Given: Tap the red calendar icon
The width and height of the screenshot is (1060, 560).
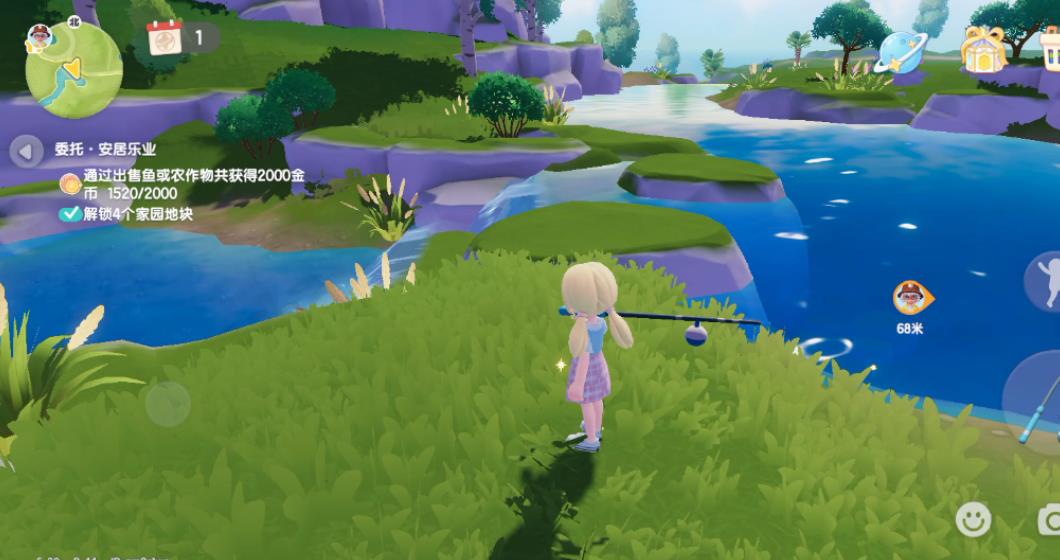Looking at the screenshot, I should (165, 38).
